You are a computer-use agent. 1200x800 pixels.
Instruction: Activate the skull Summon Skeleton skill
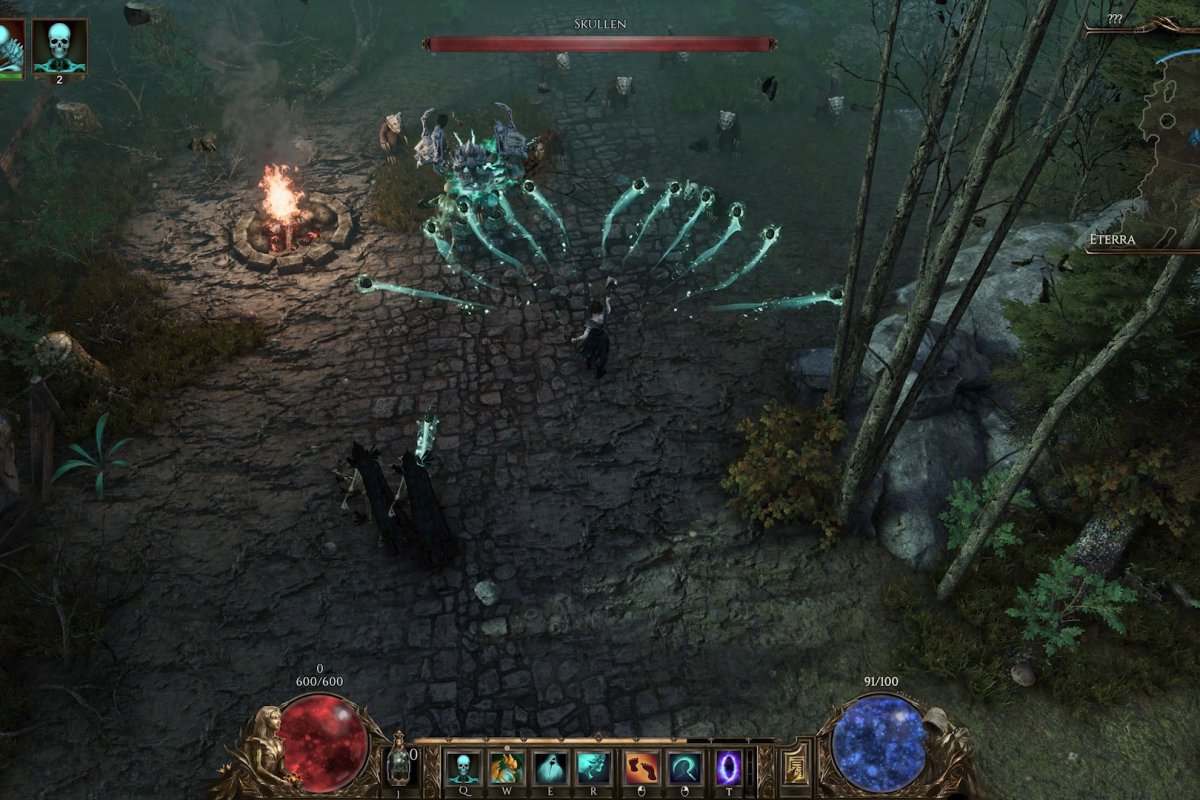coord(462,768)
